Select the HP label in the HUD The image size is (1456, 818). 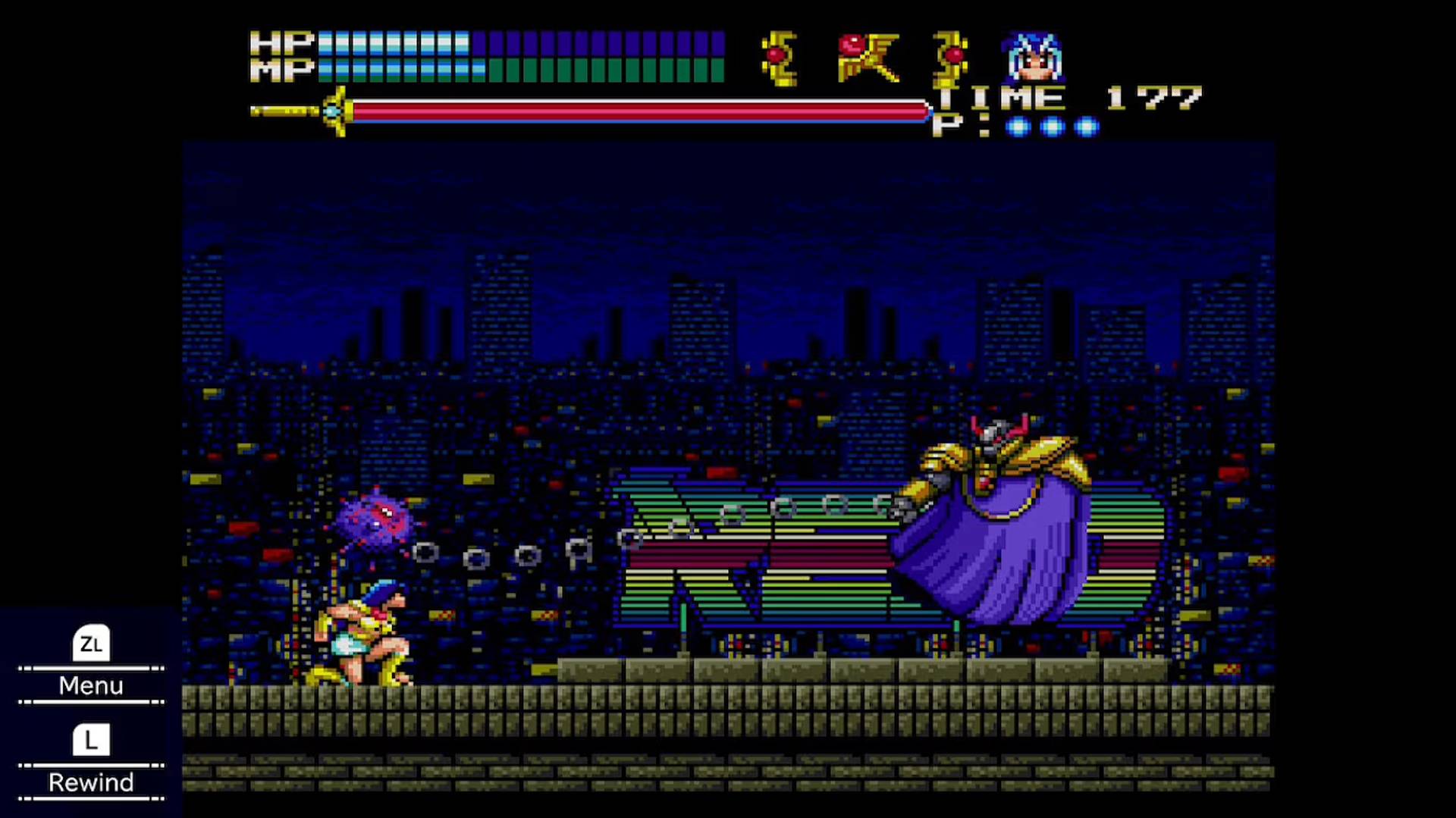(x=281, y=44)
